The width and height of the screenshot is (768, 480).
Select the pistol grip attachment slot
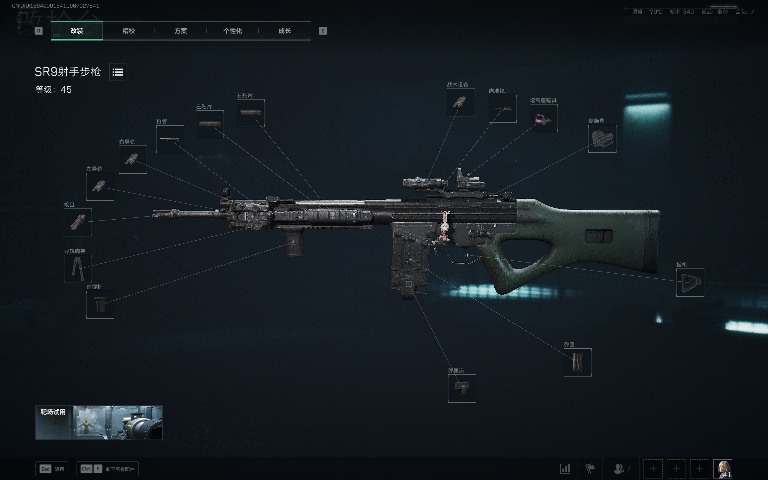point(462,388)
